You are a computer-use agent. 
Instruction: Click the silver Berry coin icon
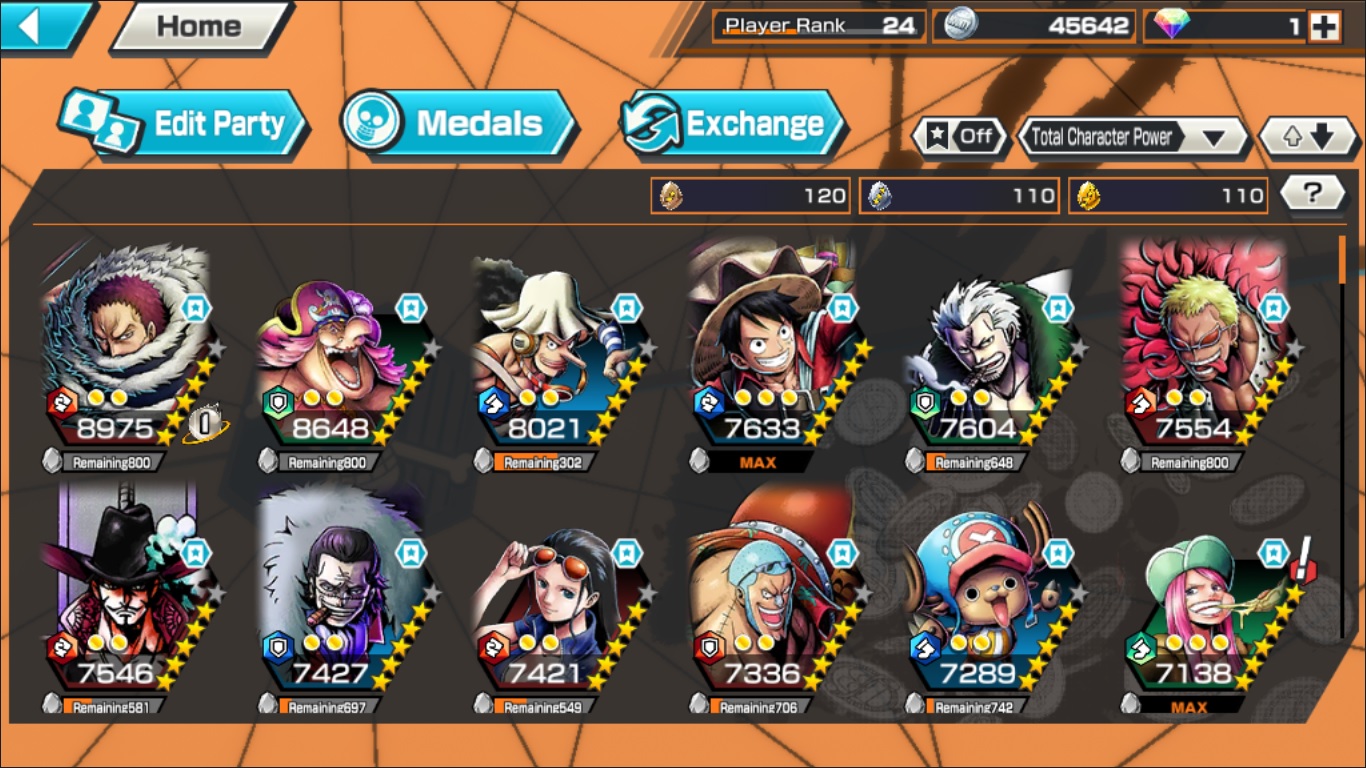click(x=965, y=27)
